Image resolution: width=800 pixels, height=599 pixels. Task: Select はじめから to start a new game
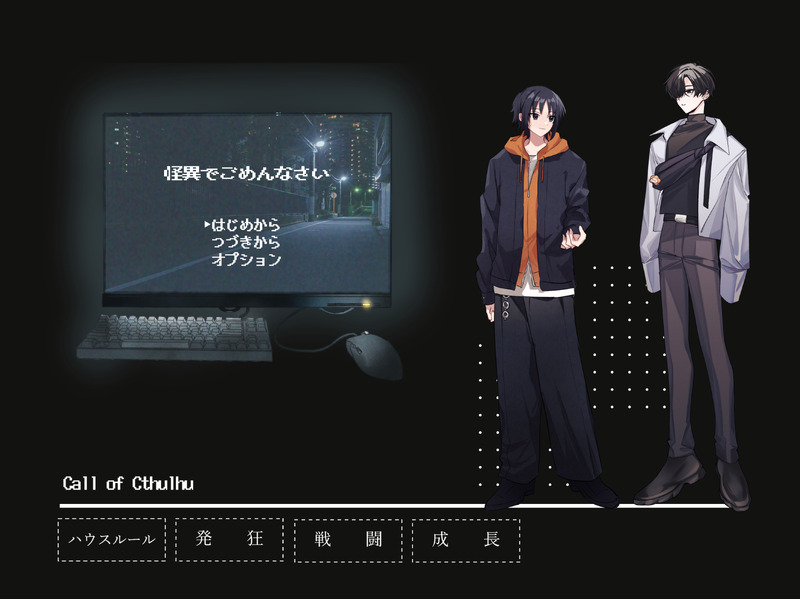click(x=246, y=224)
